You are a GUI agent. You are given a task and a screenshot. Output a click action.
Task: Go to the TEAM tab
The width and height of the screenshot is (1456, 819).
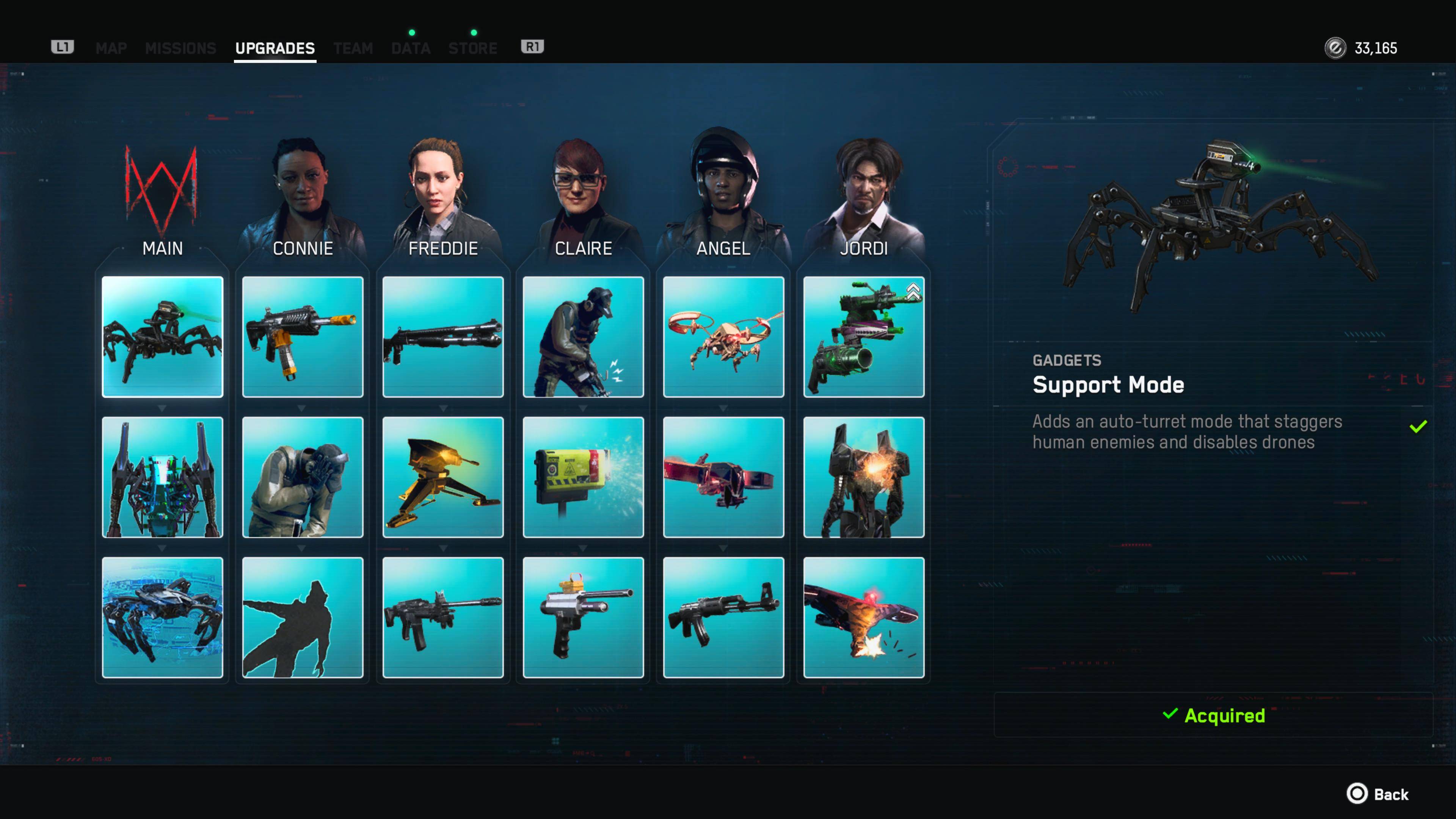(x=353, y=48)
